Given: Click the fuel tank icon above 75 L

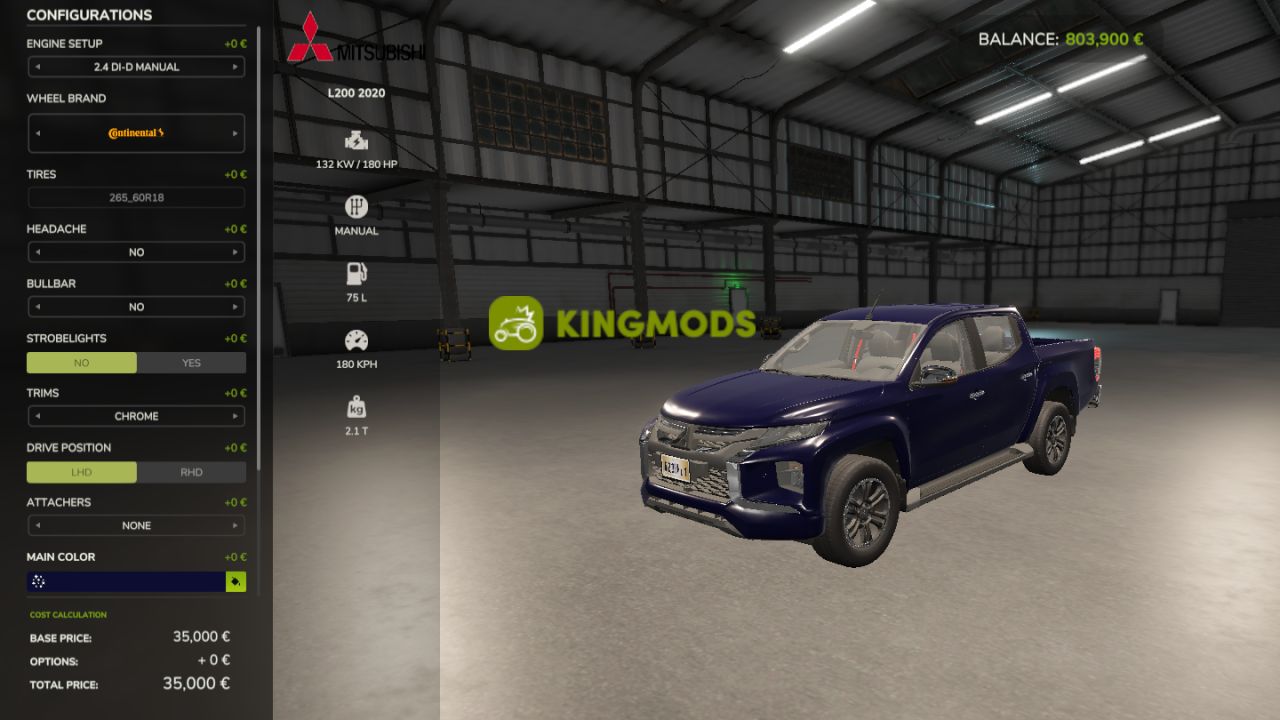Looking at the screenshot, I should tap(355, 272).
